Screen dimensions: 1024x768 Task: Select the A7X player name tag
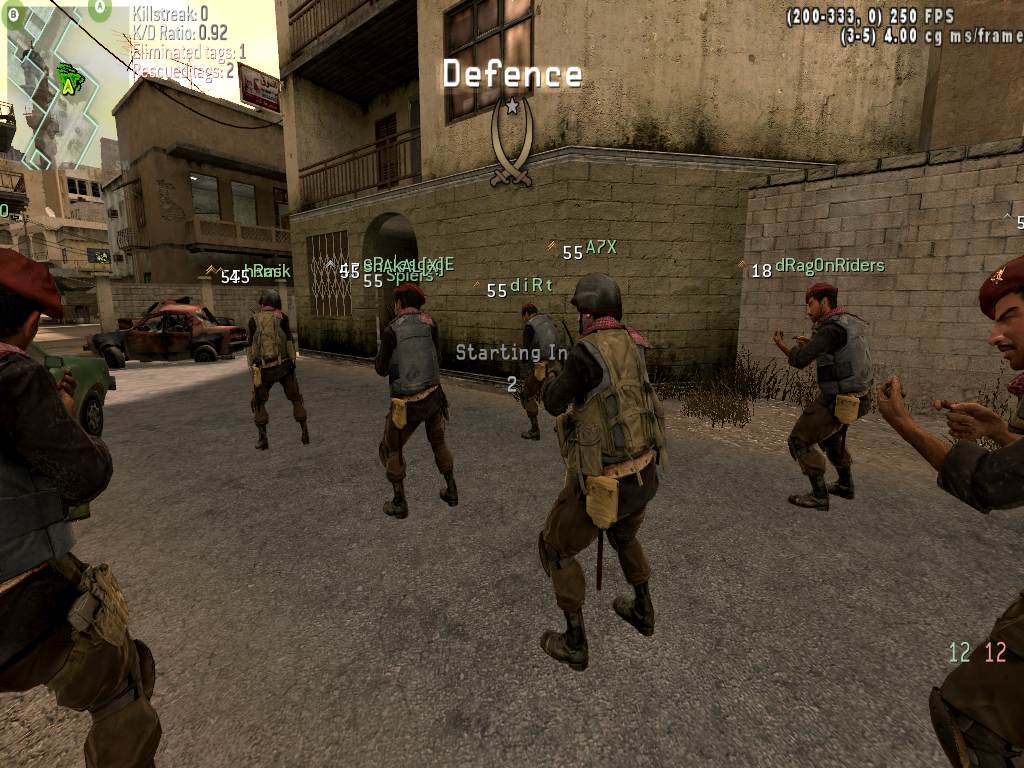click(601, 247)
